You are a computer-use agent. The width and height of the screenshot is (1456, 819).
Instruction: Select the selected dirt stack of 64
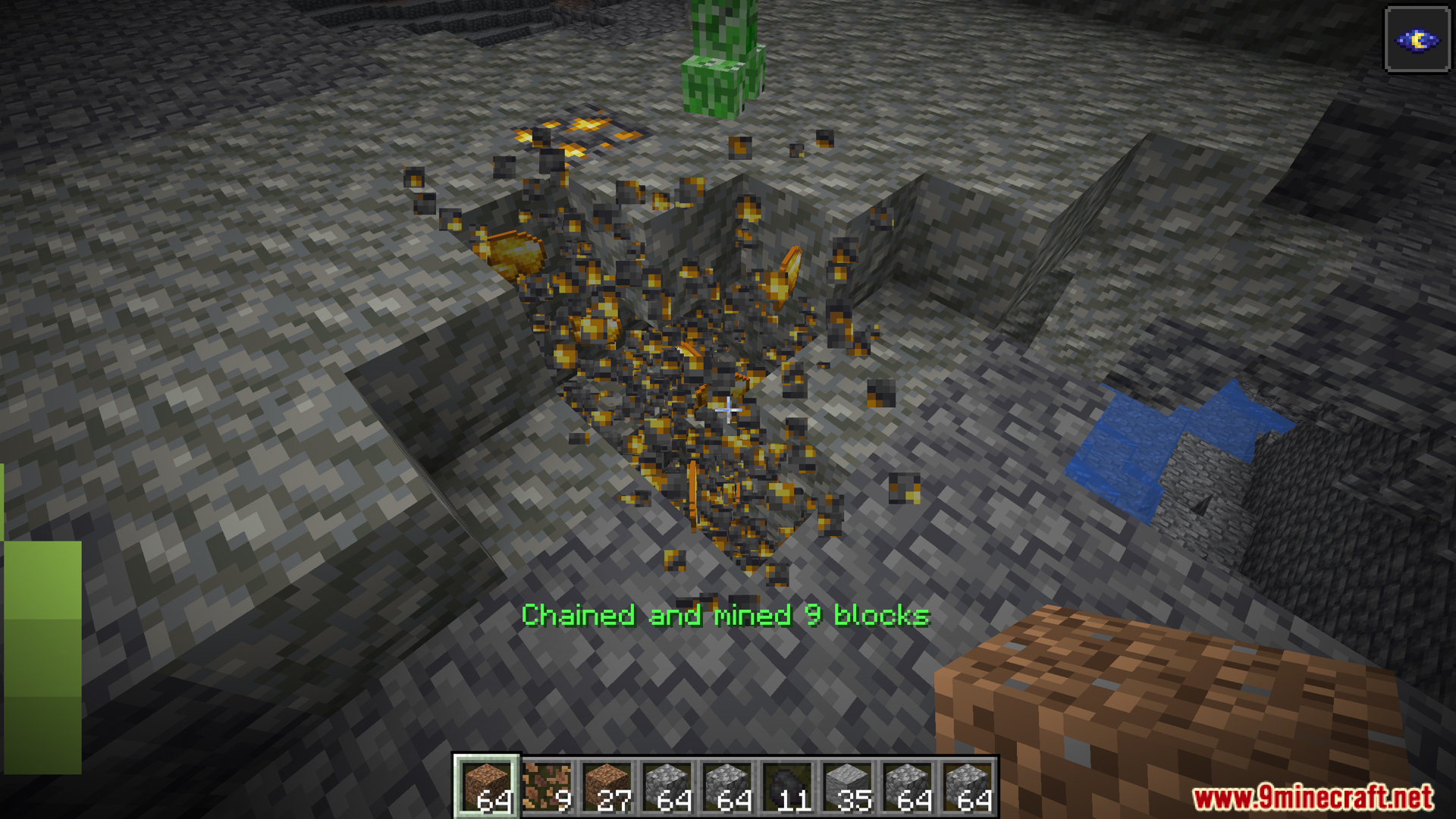486,786
